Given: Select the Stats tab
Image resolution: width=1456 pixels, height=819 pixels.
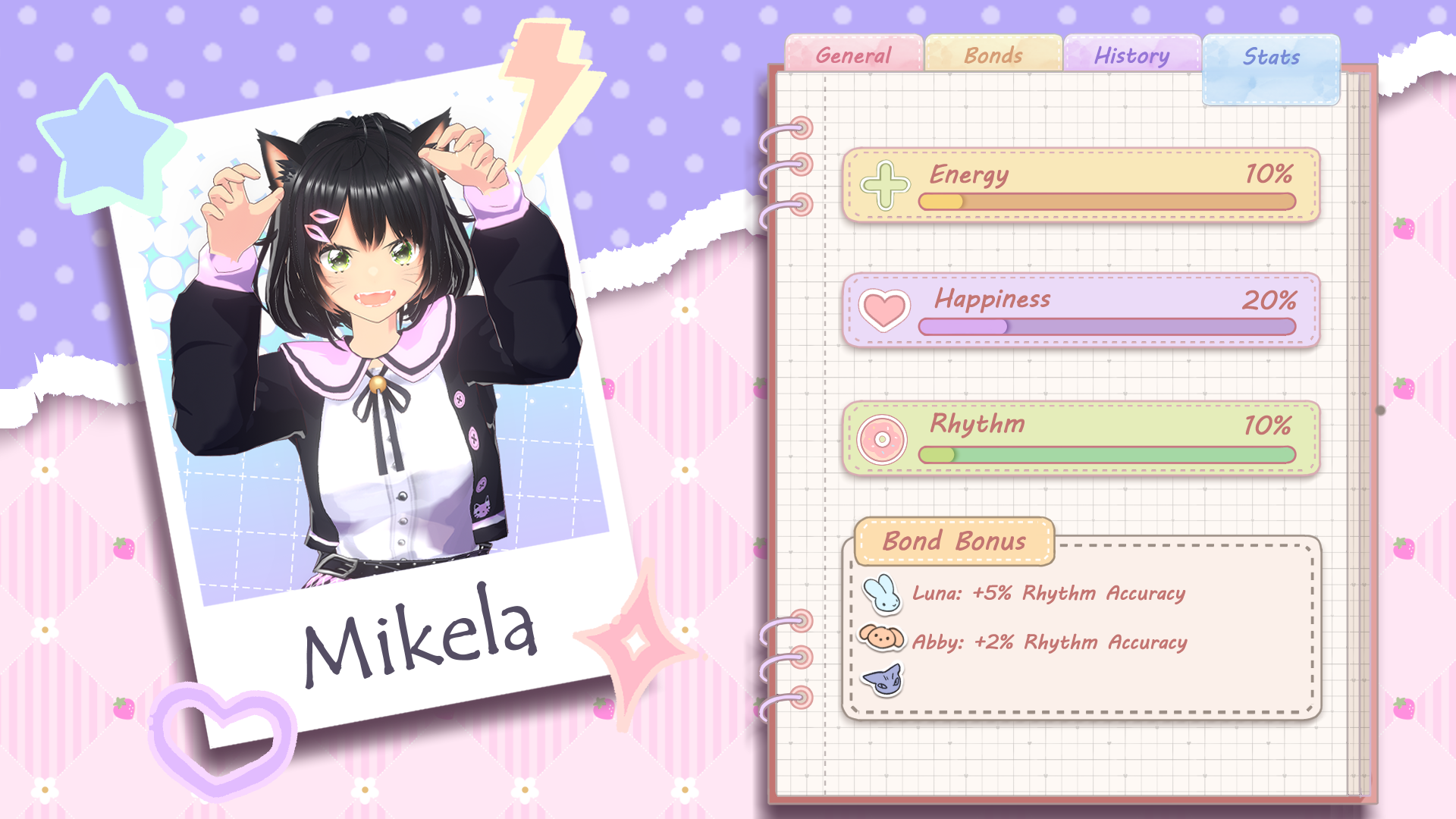Looking at the screenshot, I should tap(1272, 57).
